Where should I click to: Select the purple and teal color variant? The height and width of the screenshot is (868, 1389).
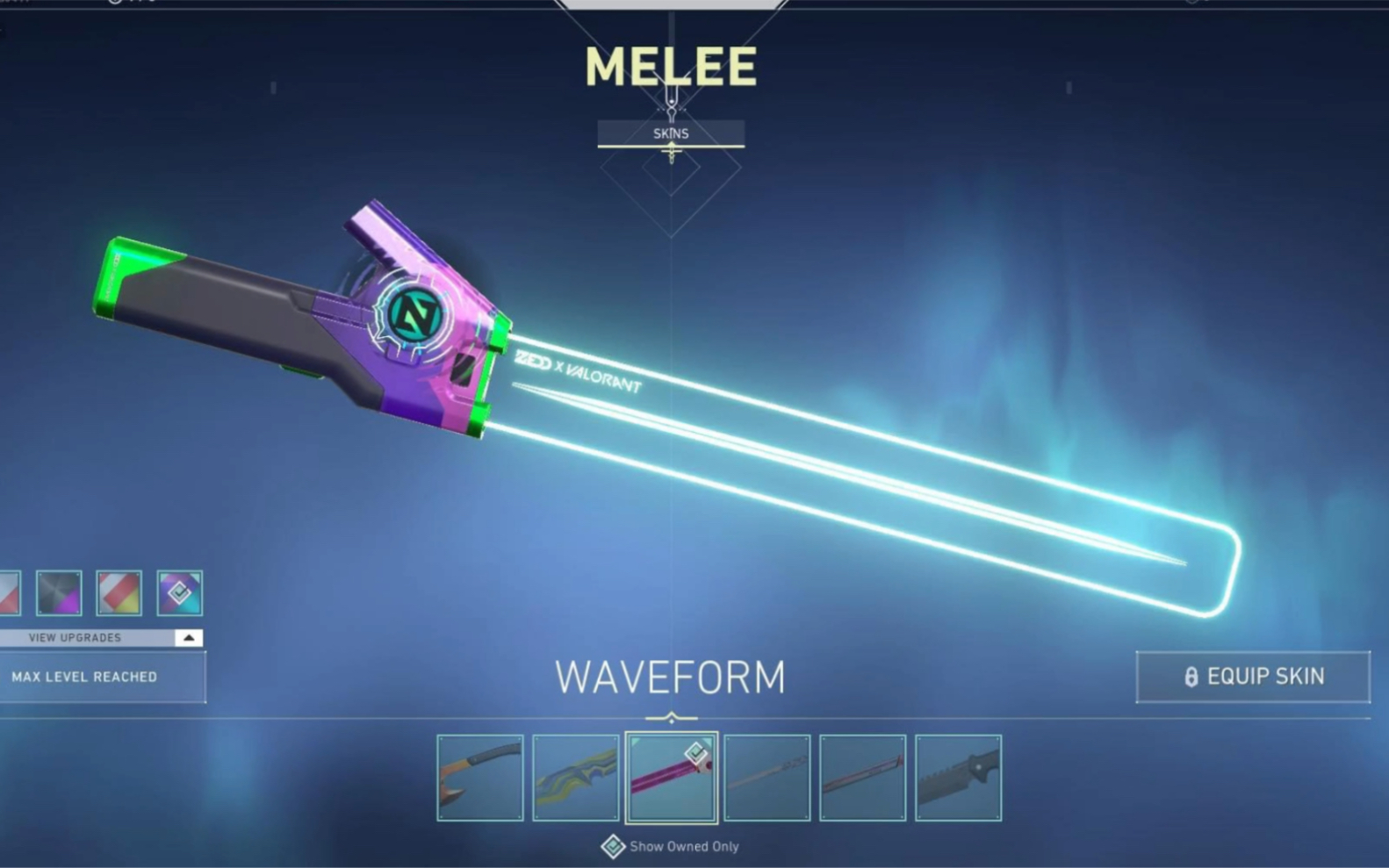[180, 593]
